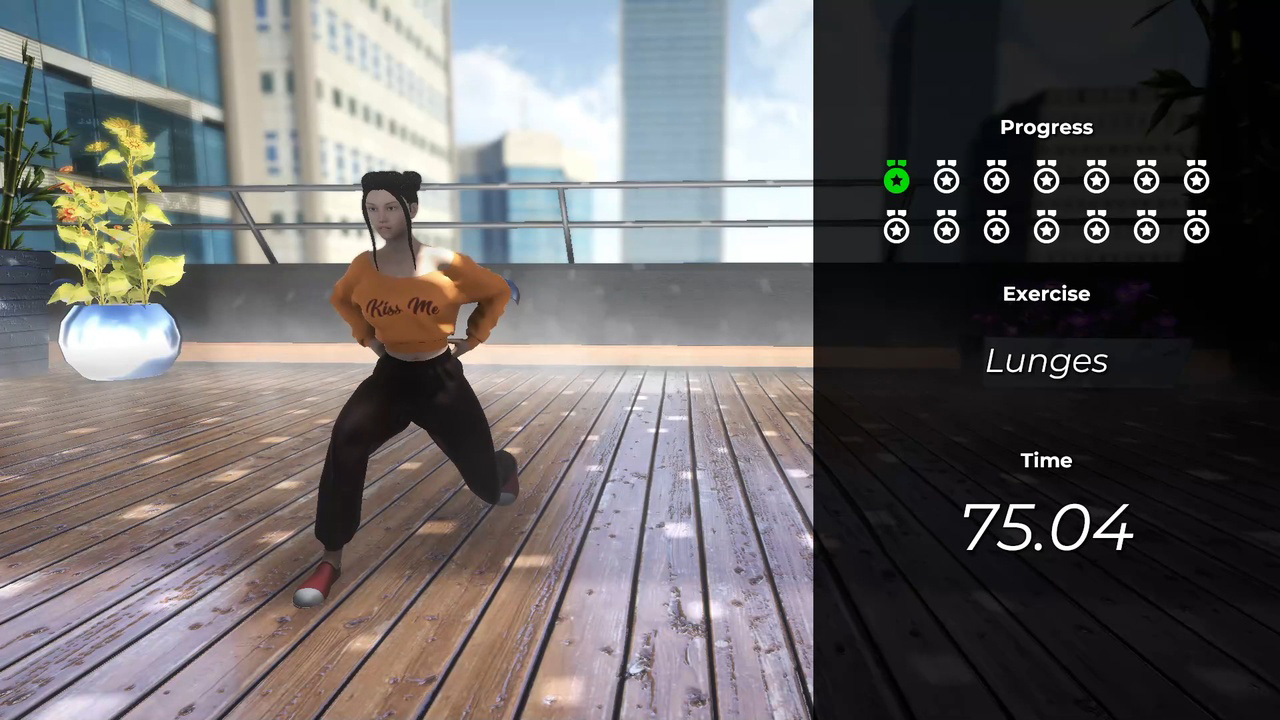Click the Progress heading
The width and height of the screenshot is (1280, 720).
1046,127
